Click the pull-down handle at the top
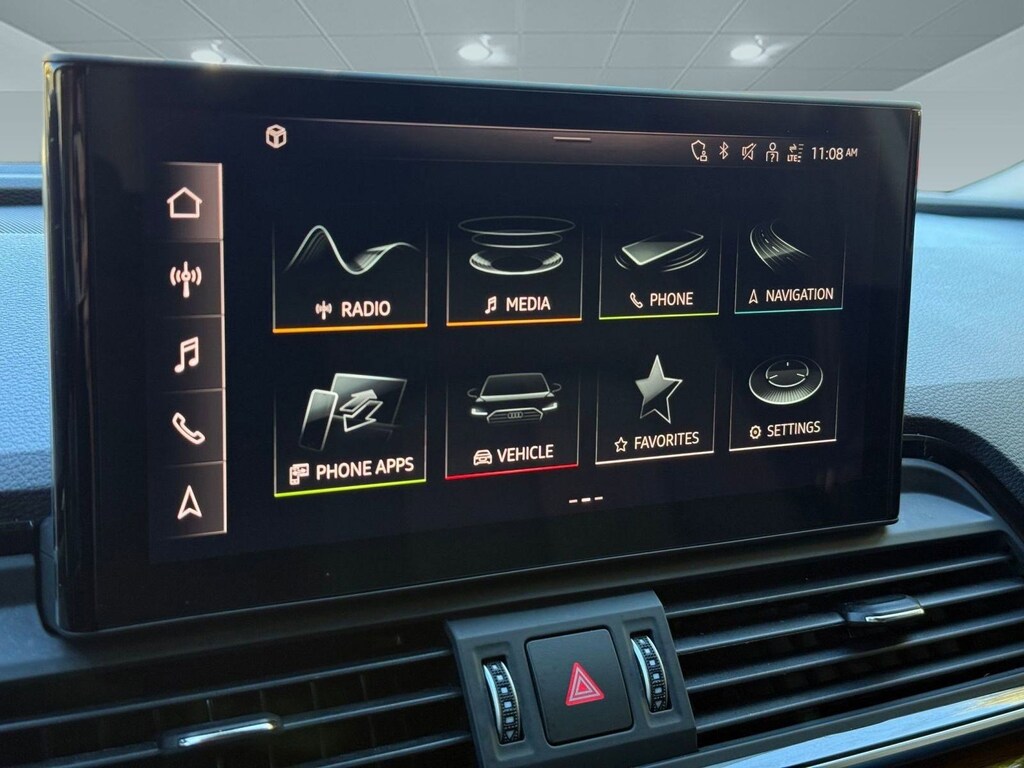This screenshot has width=1024, height=768. click(572, 138)
